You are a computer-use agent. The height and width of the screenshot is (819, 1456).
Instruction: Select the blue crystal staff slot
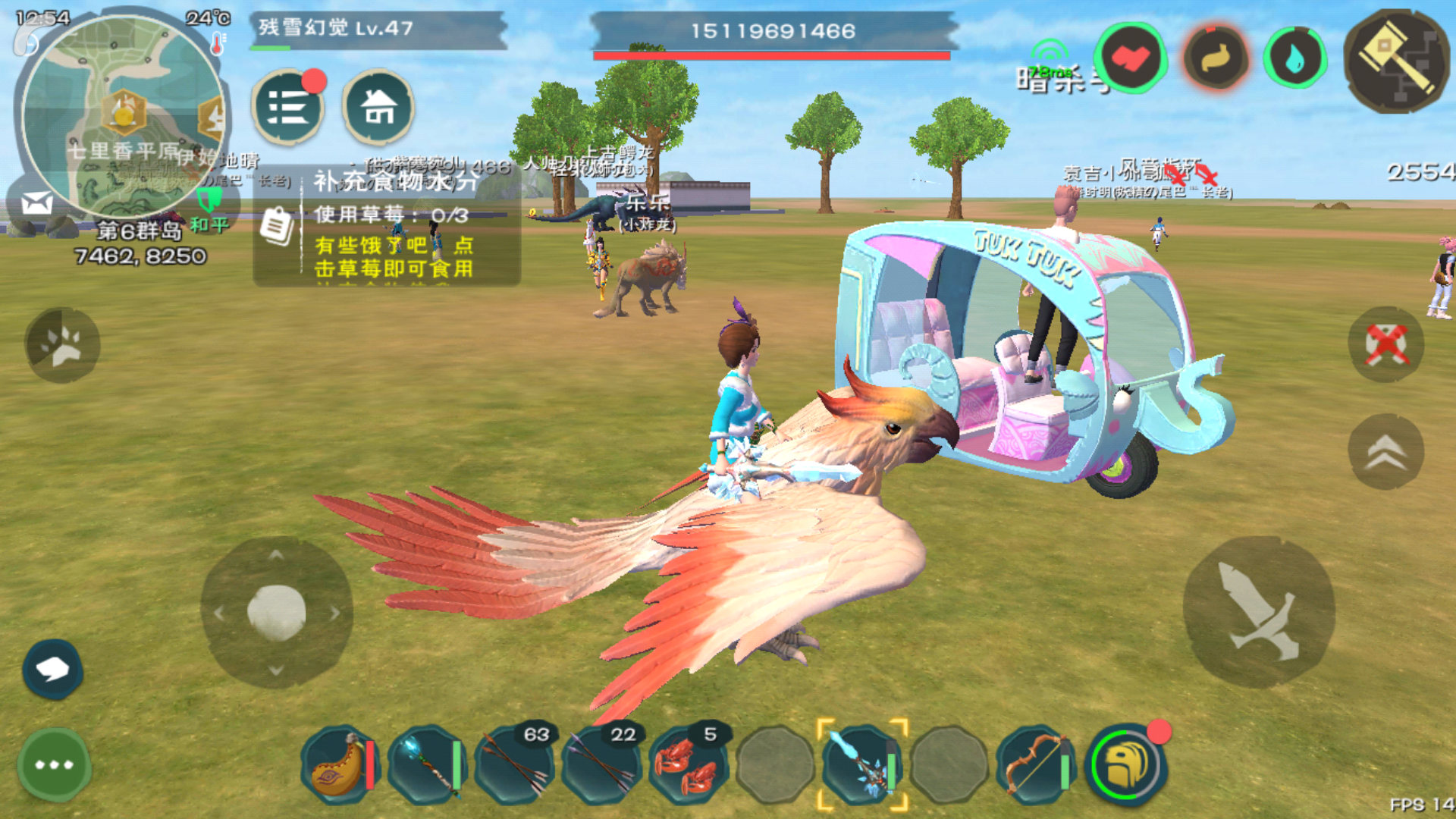coord(425,764)
